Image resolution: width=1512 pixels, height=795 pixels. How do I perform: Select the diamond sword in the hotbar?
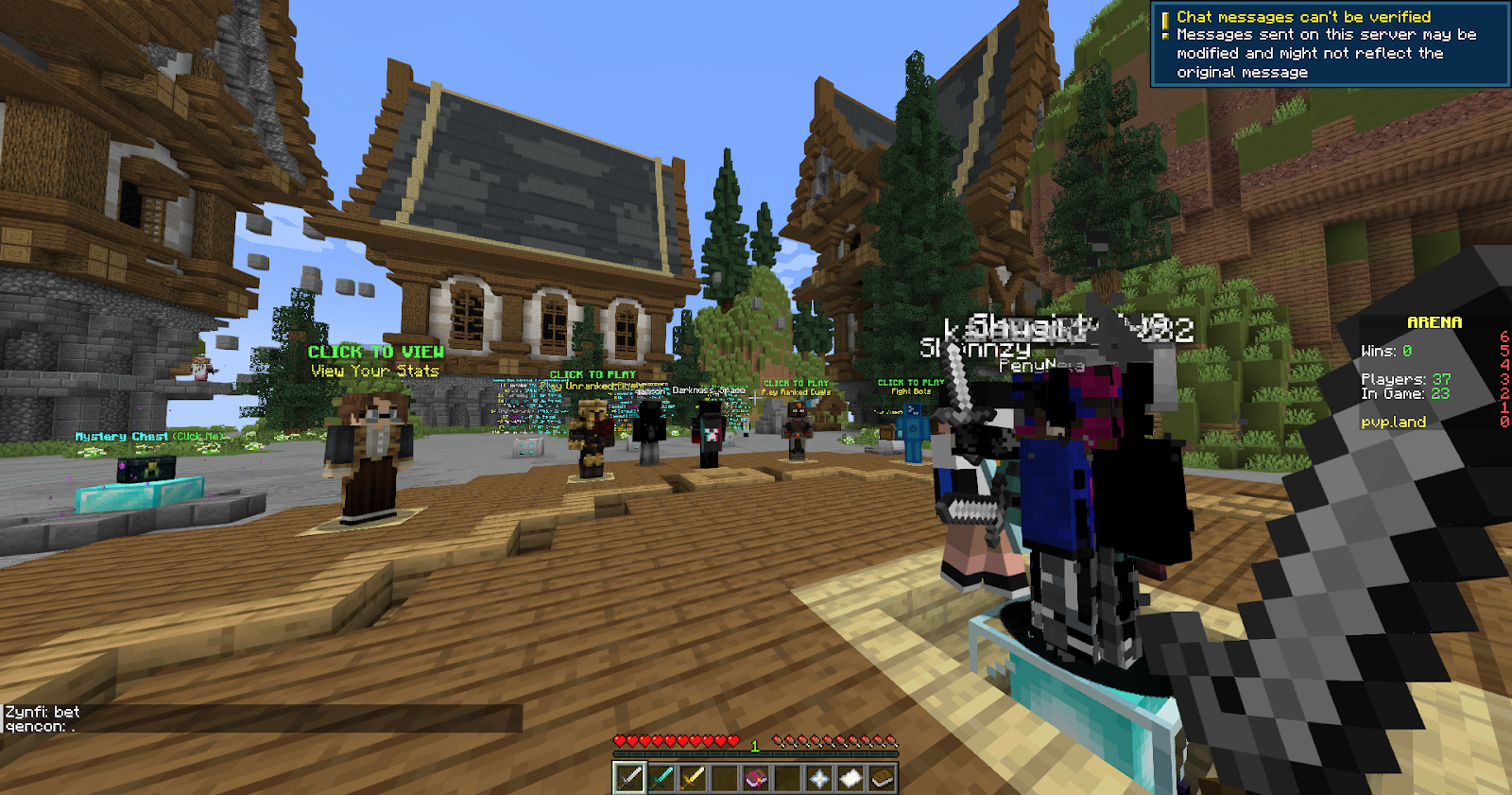coord(661,777)
